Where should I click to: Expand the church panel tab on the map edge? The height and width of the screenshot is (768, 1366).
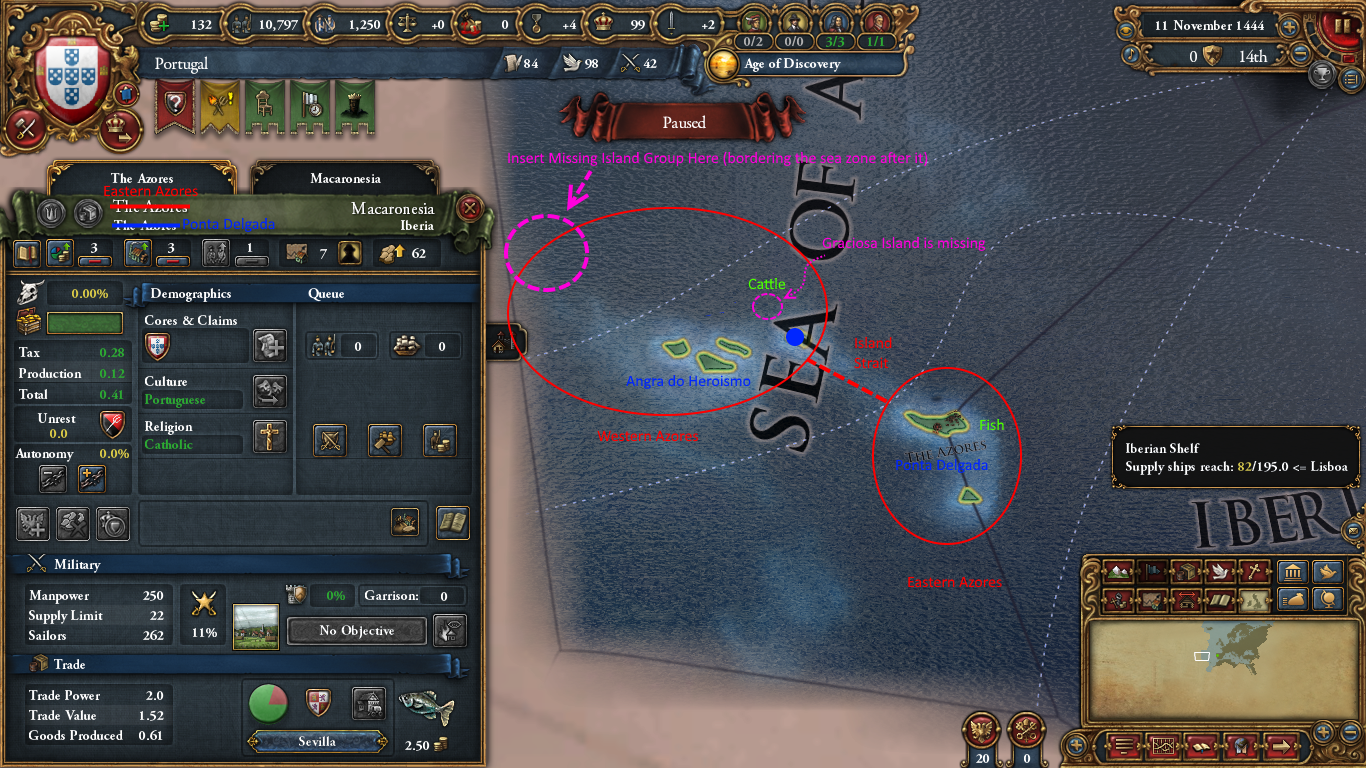click(x=505, y=342)
